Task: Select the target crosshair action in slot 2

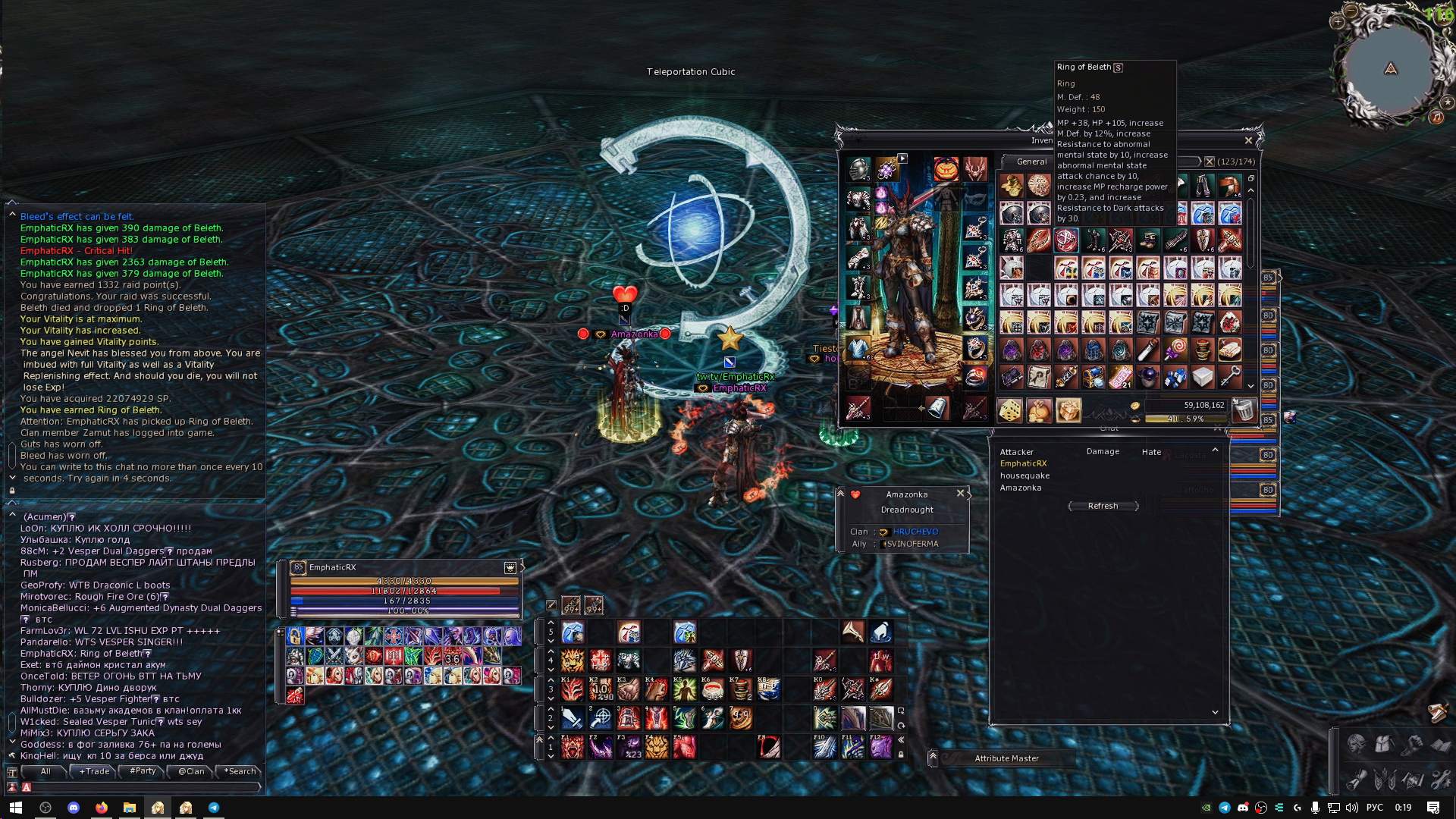Action: point(601,717)
